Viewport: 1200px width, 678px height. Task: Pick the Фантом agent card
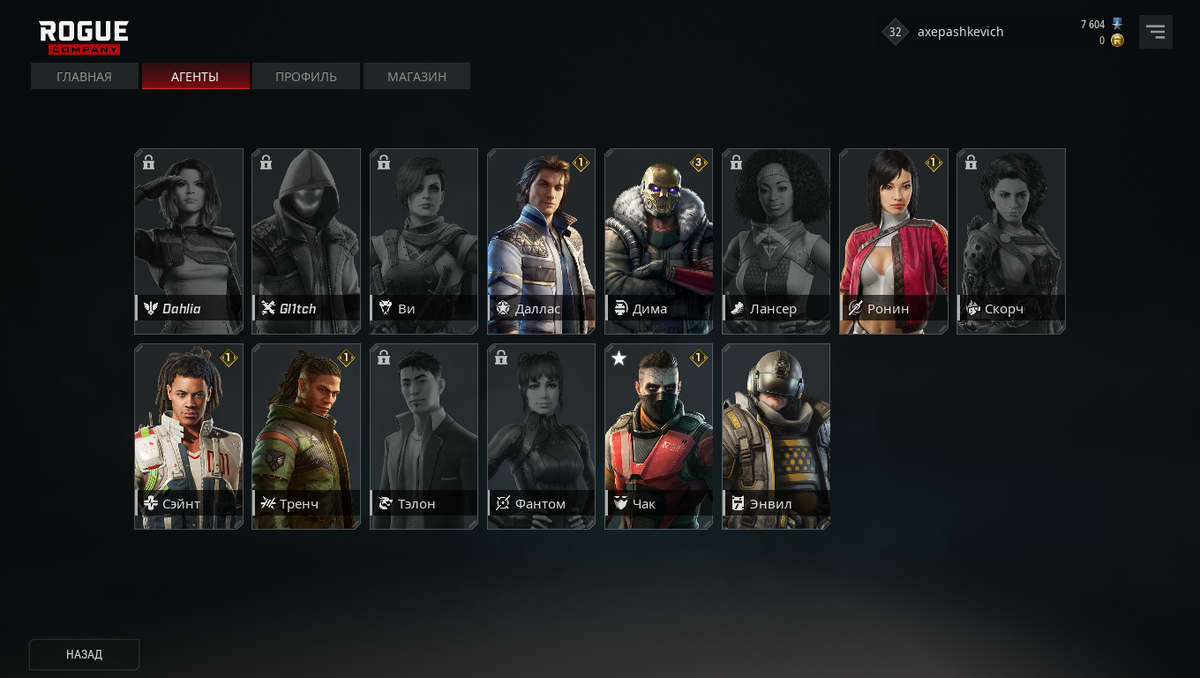[541, 436]
